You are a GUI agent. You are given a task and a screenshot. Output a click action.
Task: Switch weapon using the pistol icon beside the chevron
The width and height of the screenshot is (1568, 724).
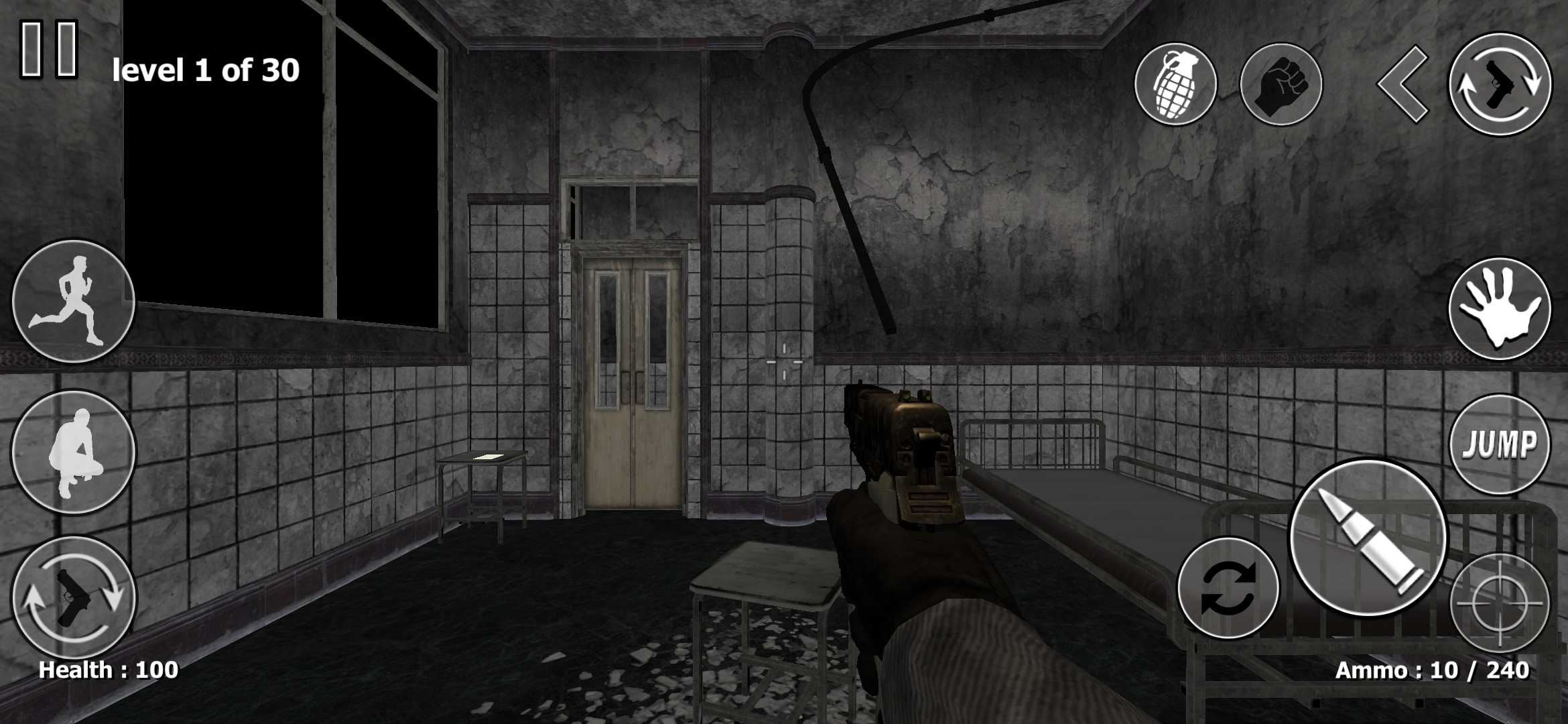click(1500, 84)
